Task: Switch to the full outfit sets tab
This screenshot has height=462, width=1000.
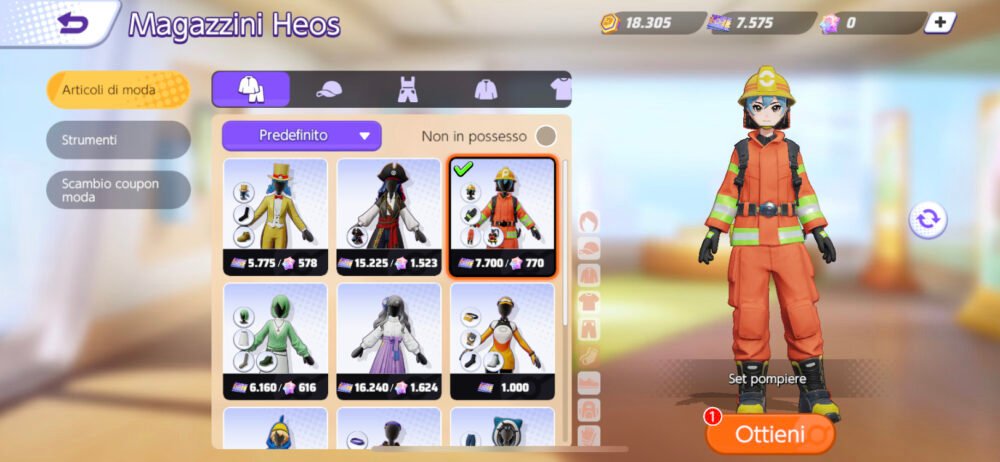Action: [251, 89]
